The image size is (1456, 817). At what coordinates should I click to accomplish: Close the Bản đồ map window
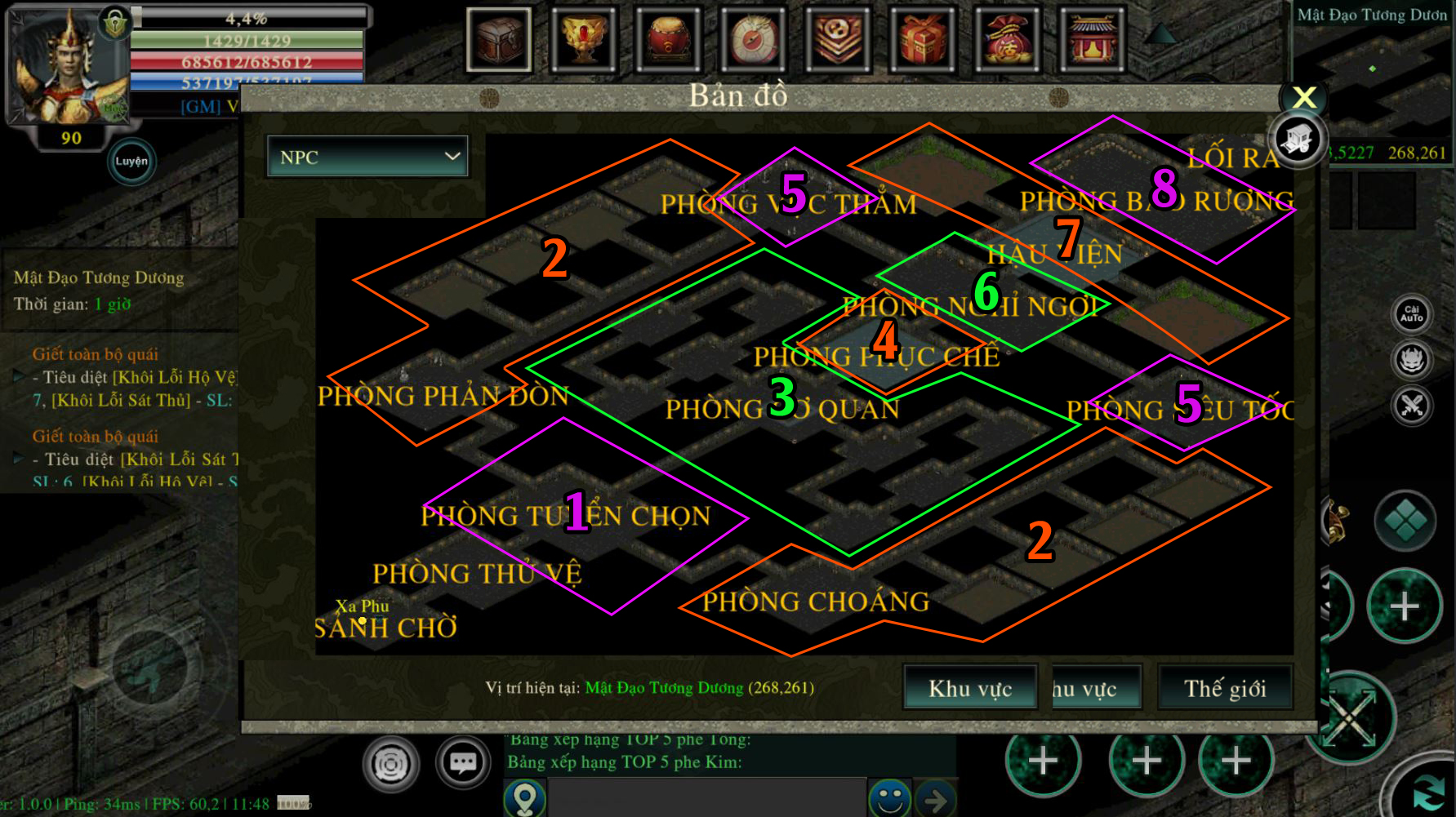(1304, 98)
